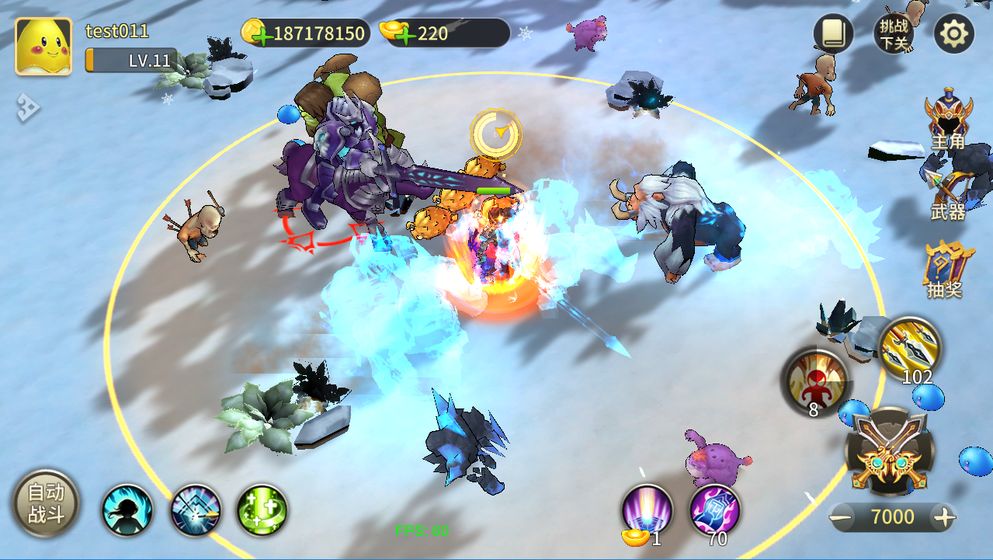
Task: Use the purple light beam skill
Action: 646,509
